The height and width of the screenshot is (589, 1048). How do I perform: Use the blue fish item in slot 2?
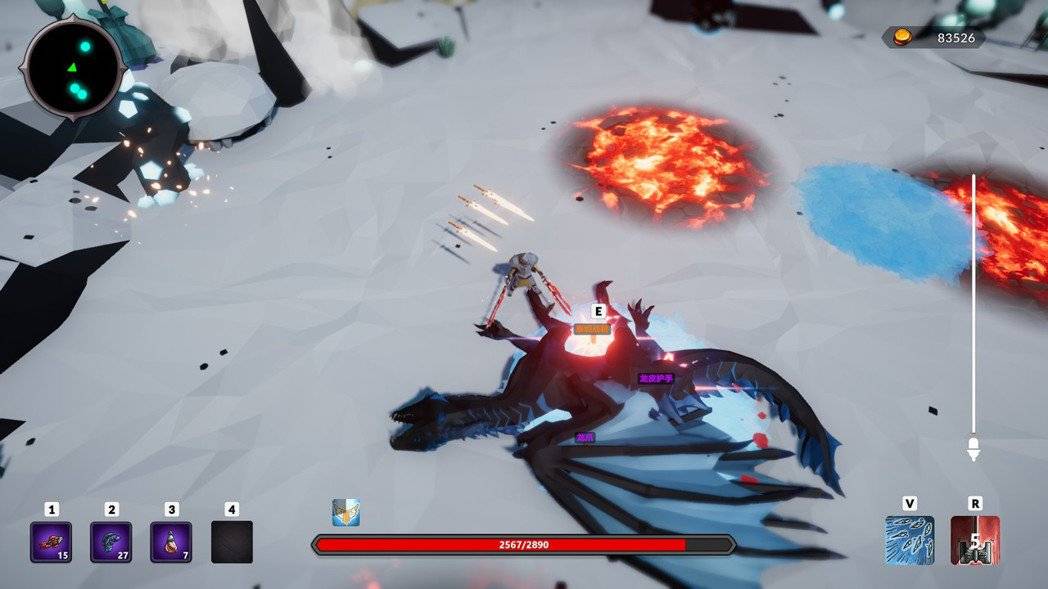click(111, 541)
